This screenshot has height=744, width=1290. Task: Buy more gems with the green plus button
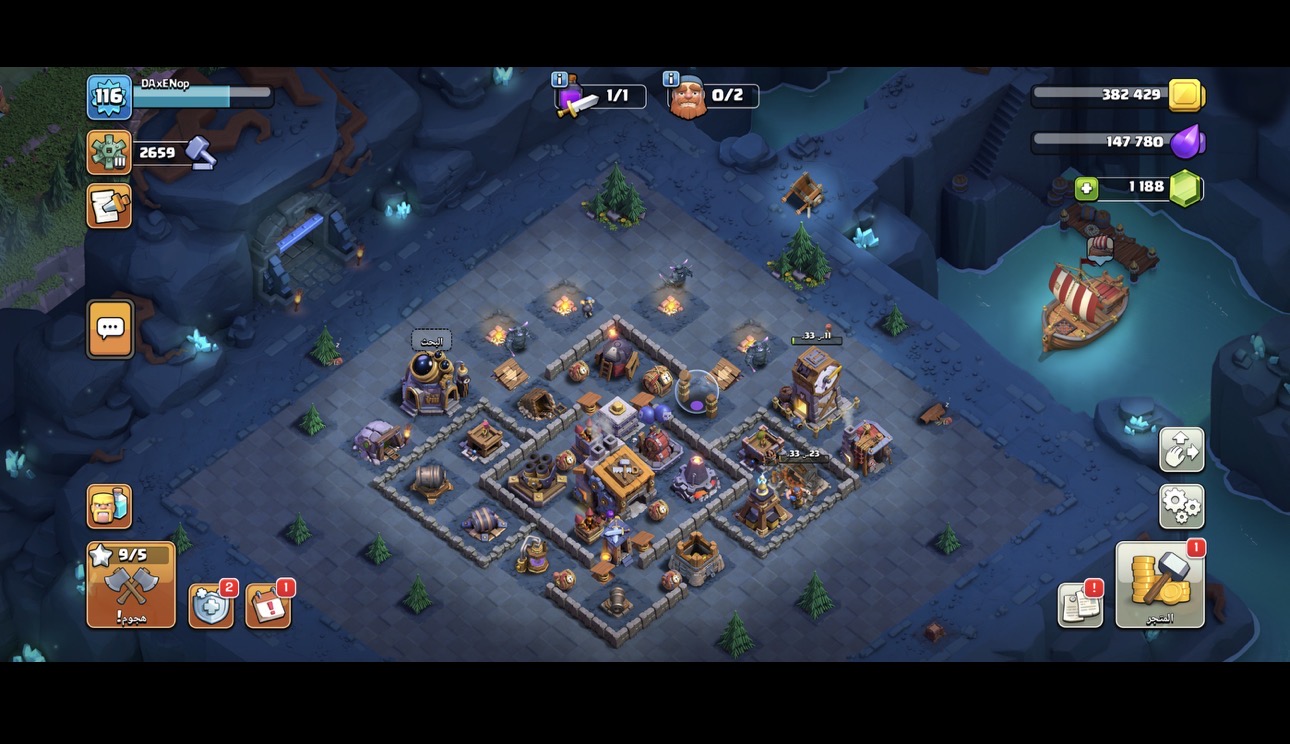click(1087, 188)
